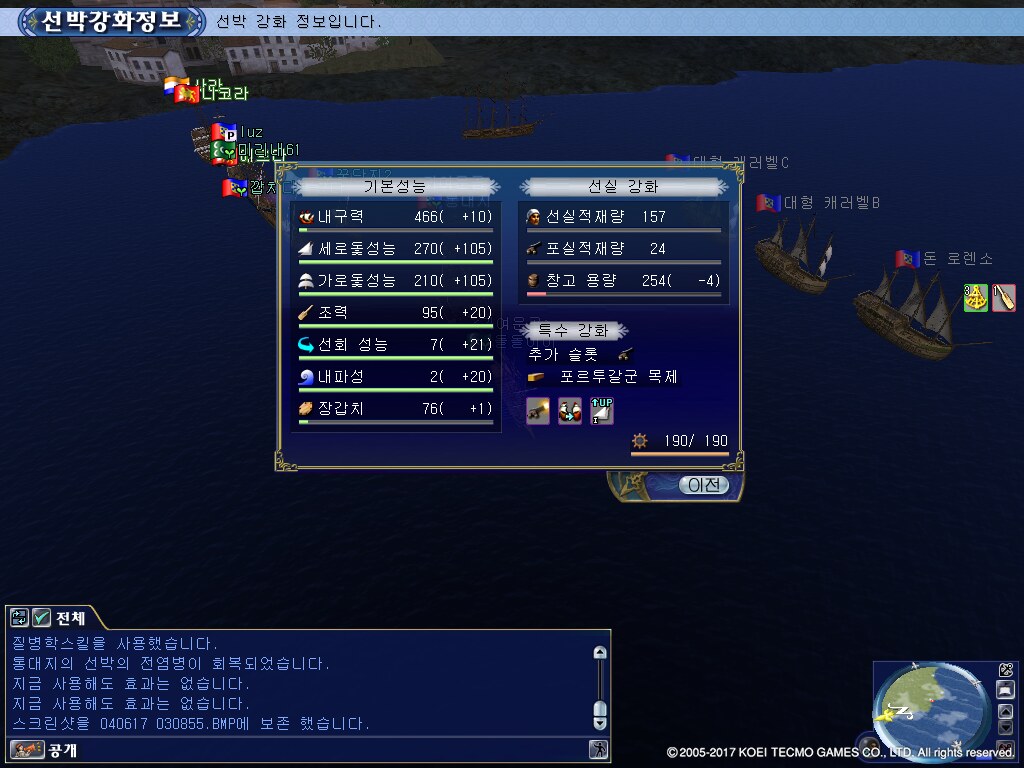This screenshot has height=768, width=1024.
Task: Zoom minimap with the down arrow button
Action: [1006, 727]
